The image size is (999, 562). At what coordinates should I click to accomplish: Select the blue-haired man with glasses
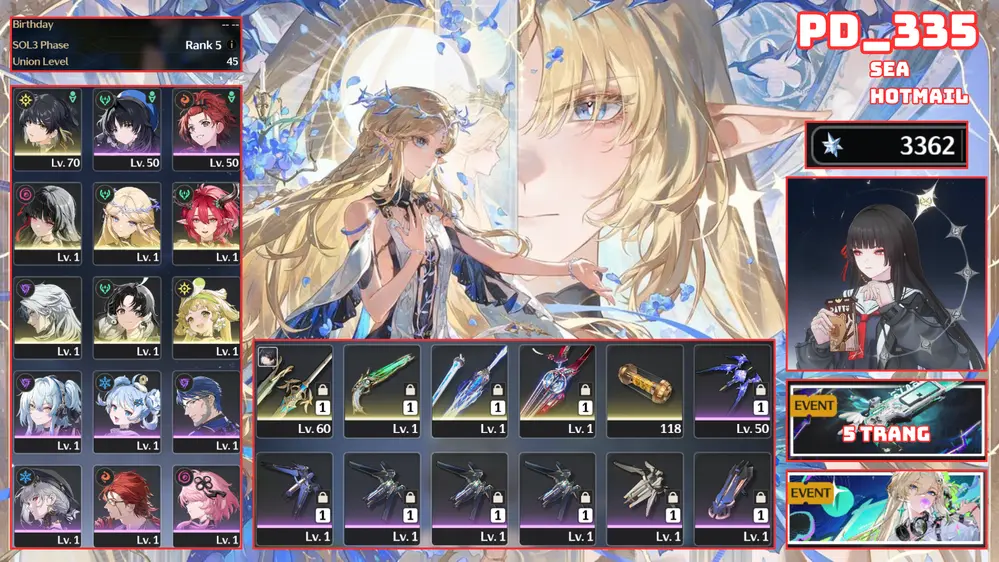[206, 411]
